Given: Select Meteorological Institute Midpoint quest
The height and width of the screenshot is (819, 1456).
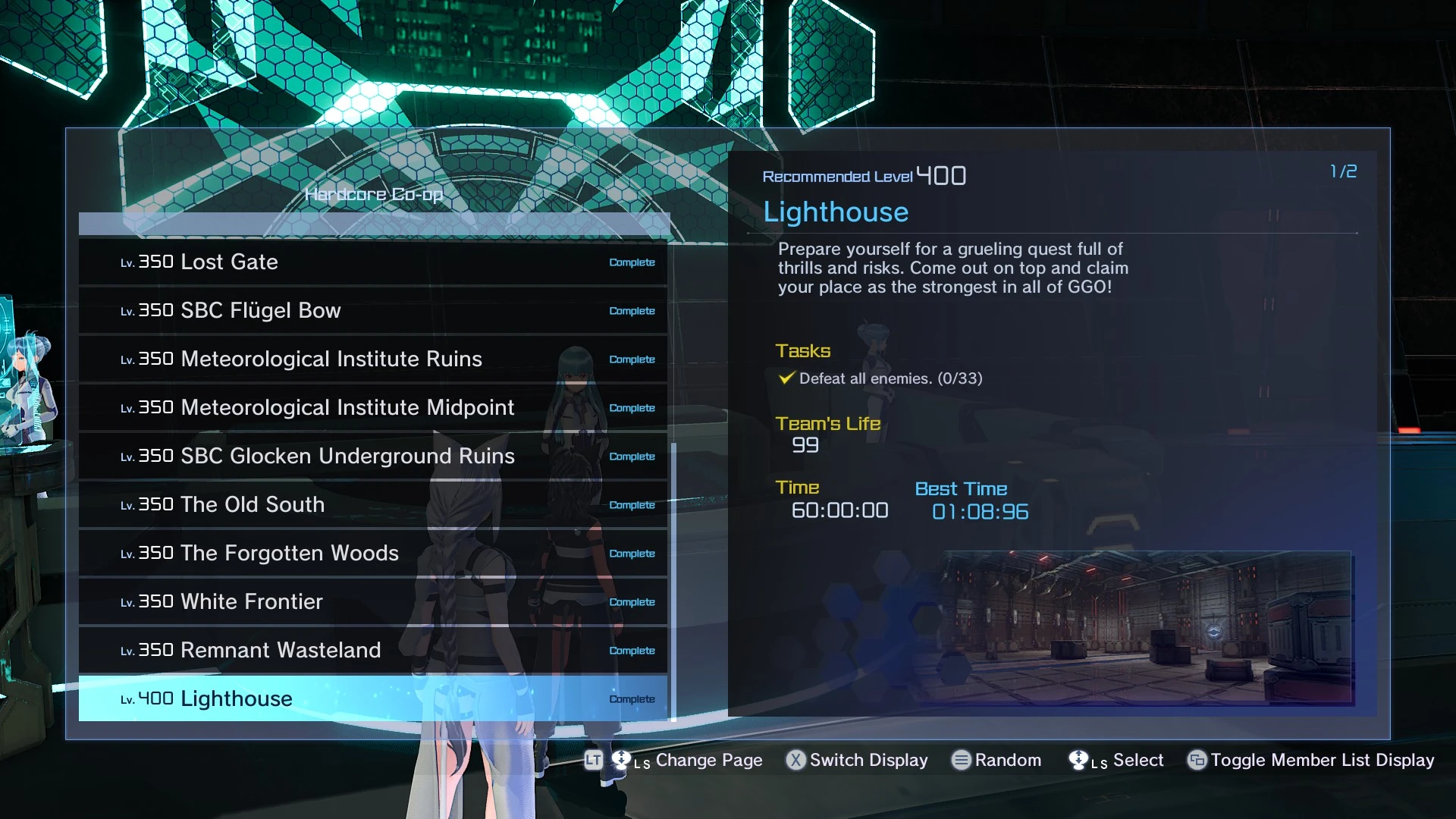Looking at the screenshot, I should 372,408.
